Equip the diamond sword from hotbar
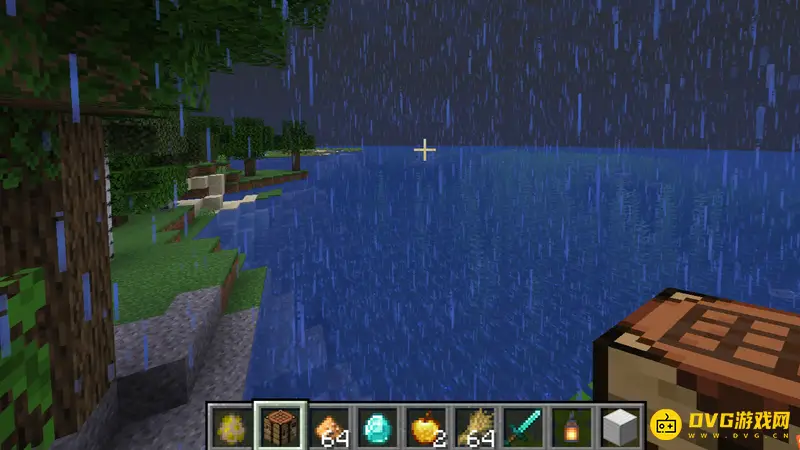Screen dimensions: 800x450 [x=524, y=427]
